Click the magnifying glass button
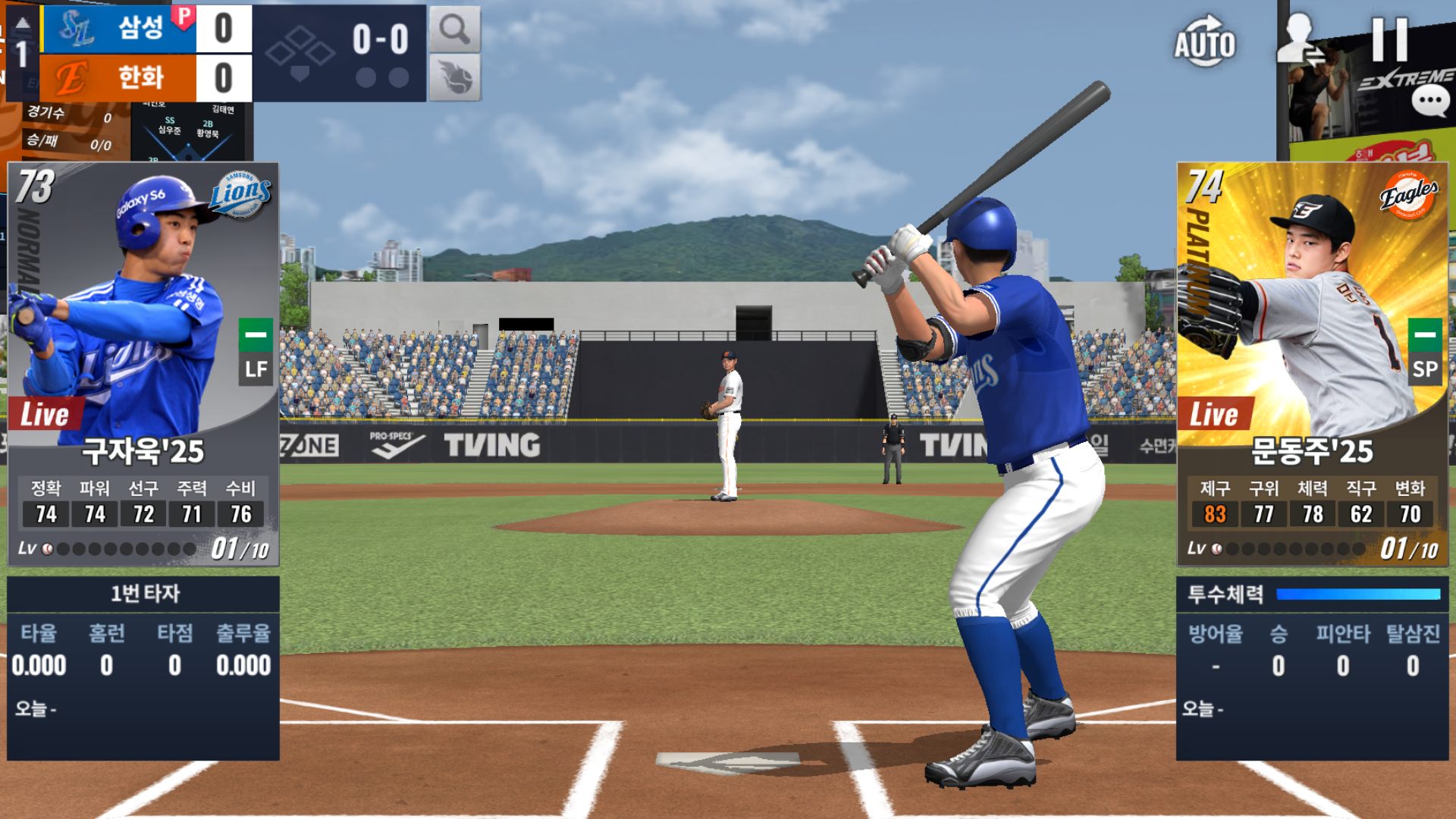 pos(455,29)
